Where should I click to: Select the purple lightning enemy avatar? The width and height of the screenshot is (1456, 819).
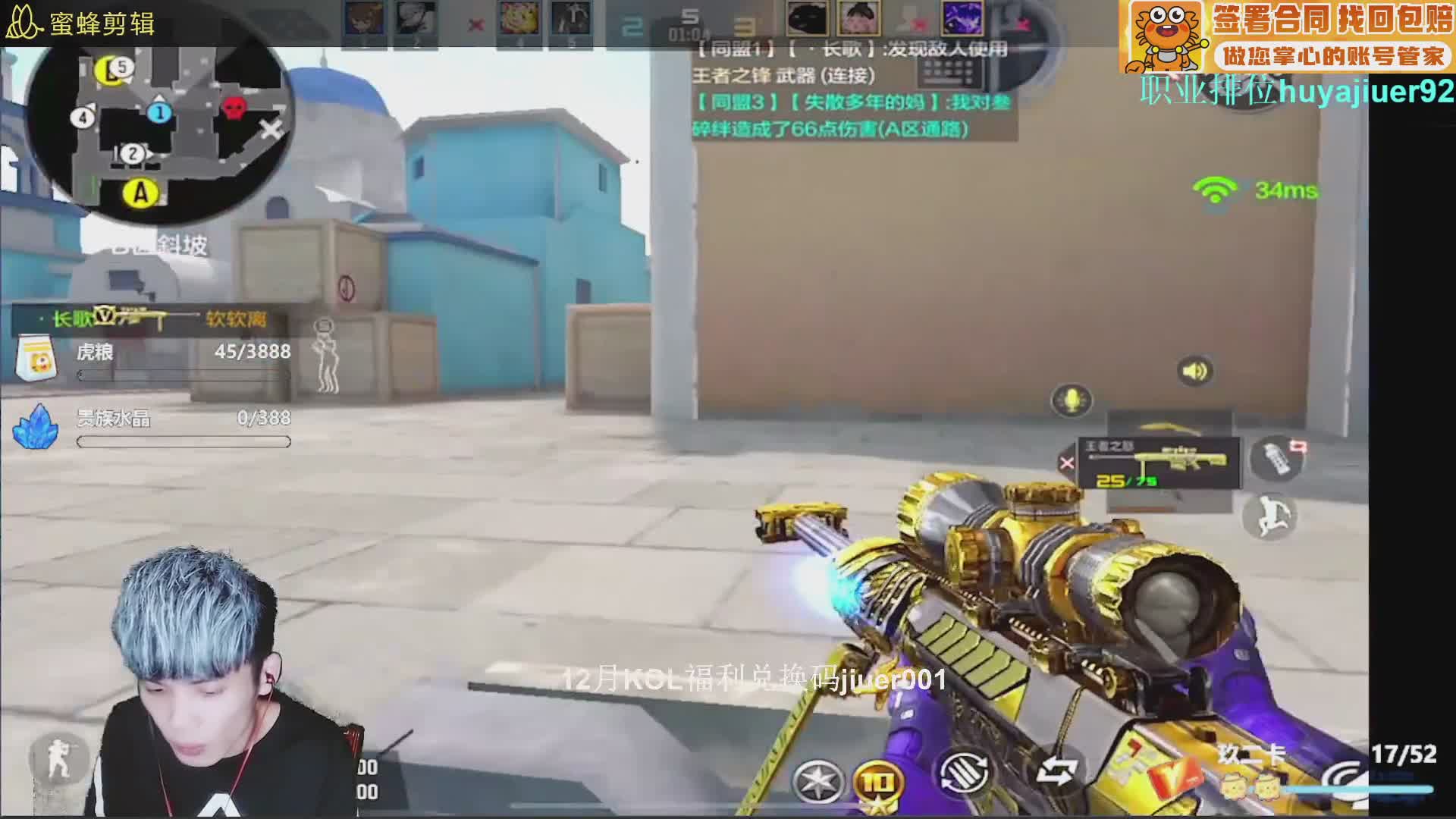click(x=962, y=18)
